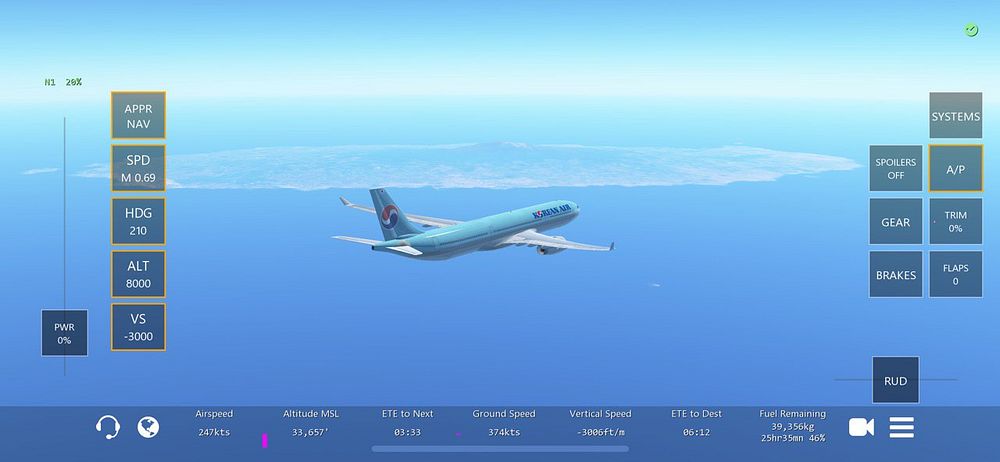The width and height of the screenshot is (1000, 462).
Task: Switch camera view with the camera icon
Action: [861, 427]
